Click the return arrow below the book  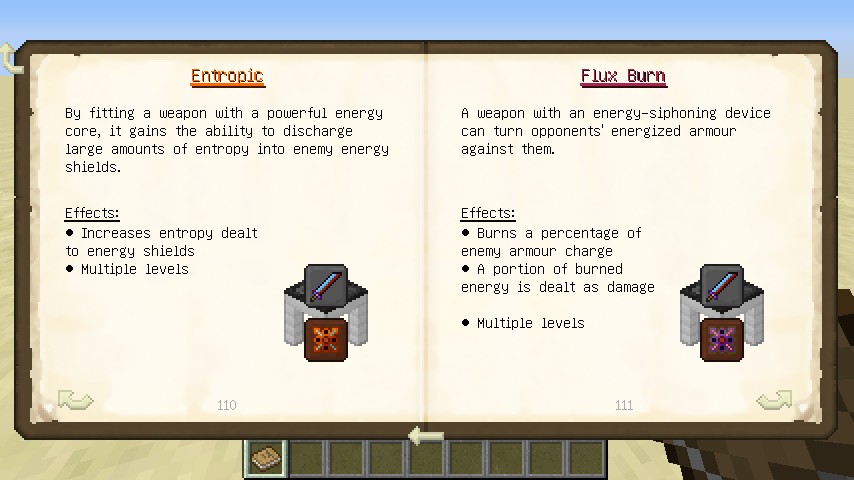[x=427, y=436]
